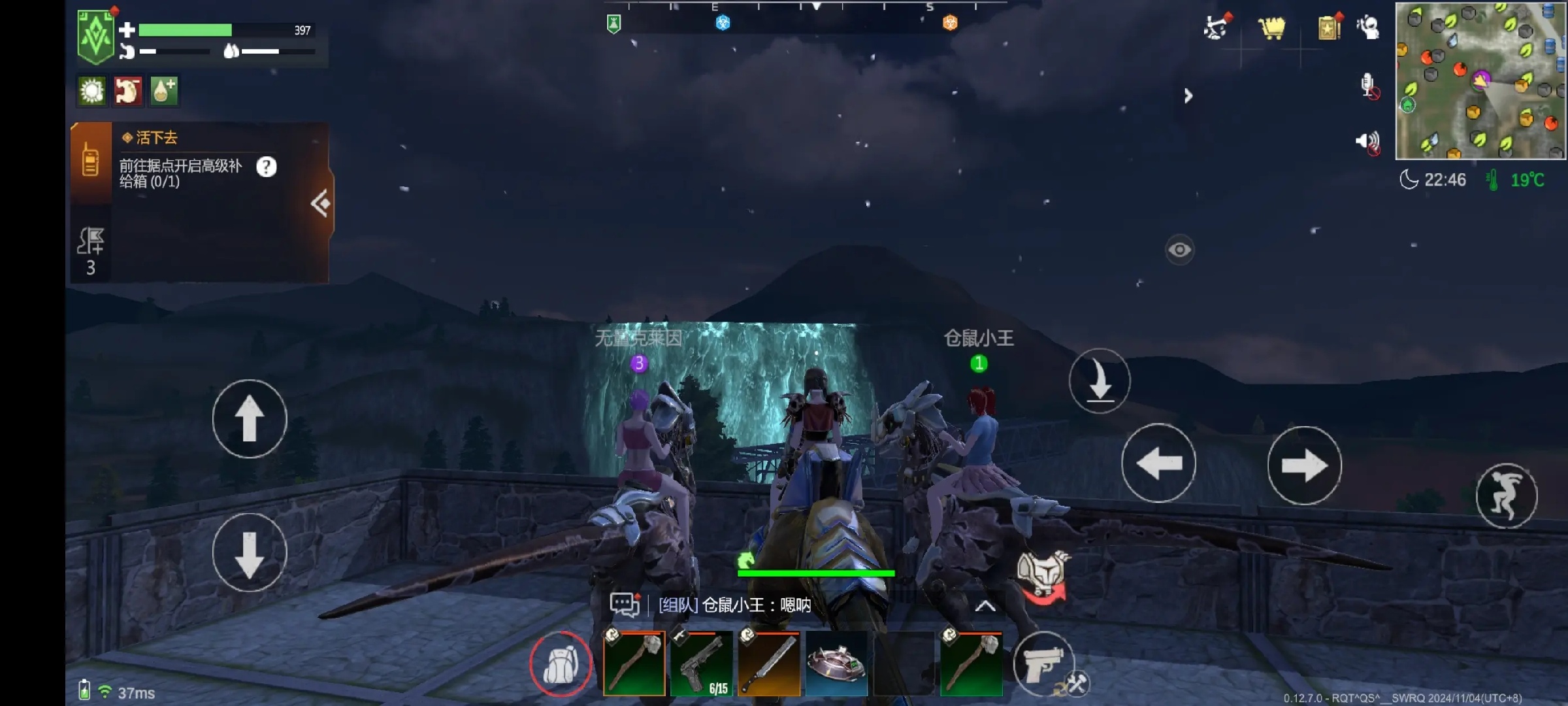
Task: Tap the land/dive curved arrow button
Action: [1100, 381]
